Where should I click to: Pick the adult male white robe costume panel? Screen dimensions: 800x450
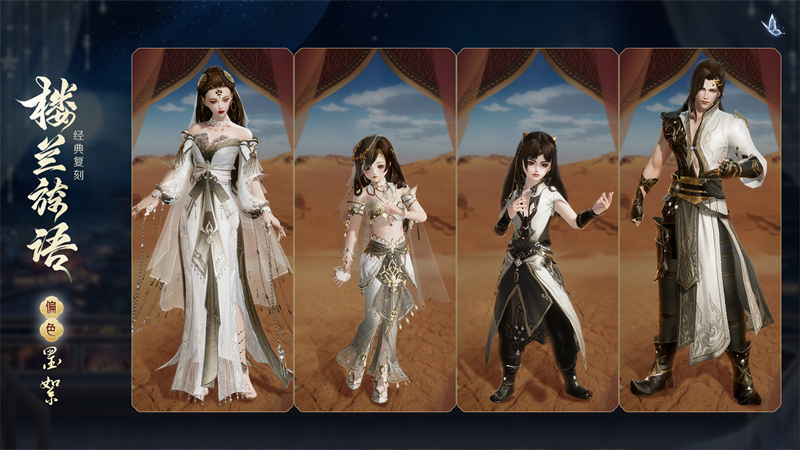699,230
